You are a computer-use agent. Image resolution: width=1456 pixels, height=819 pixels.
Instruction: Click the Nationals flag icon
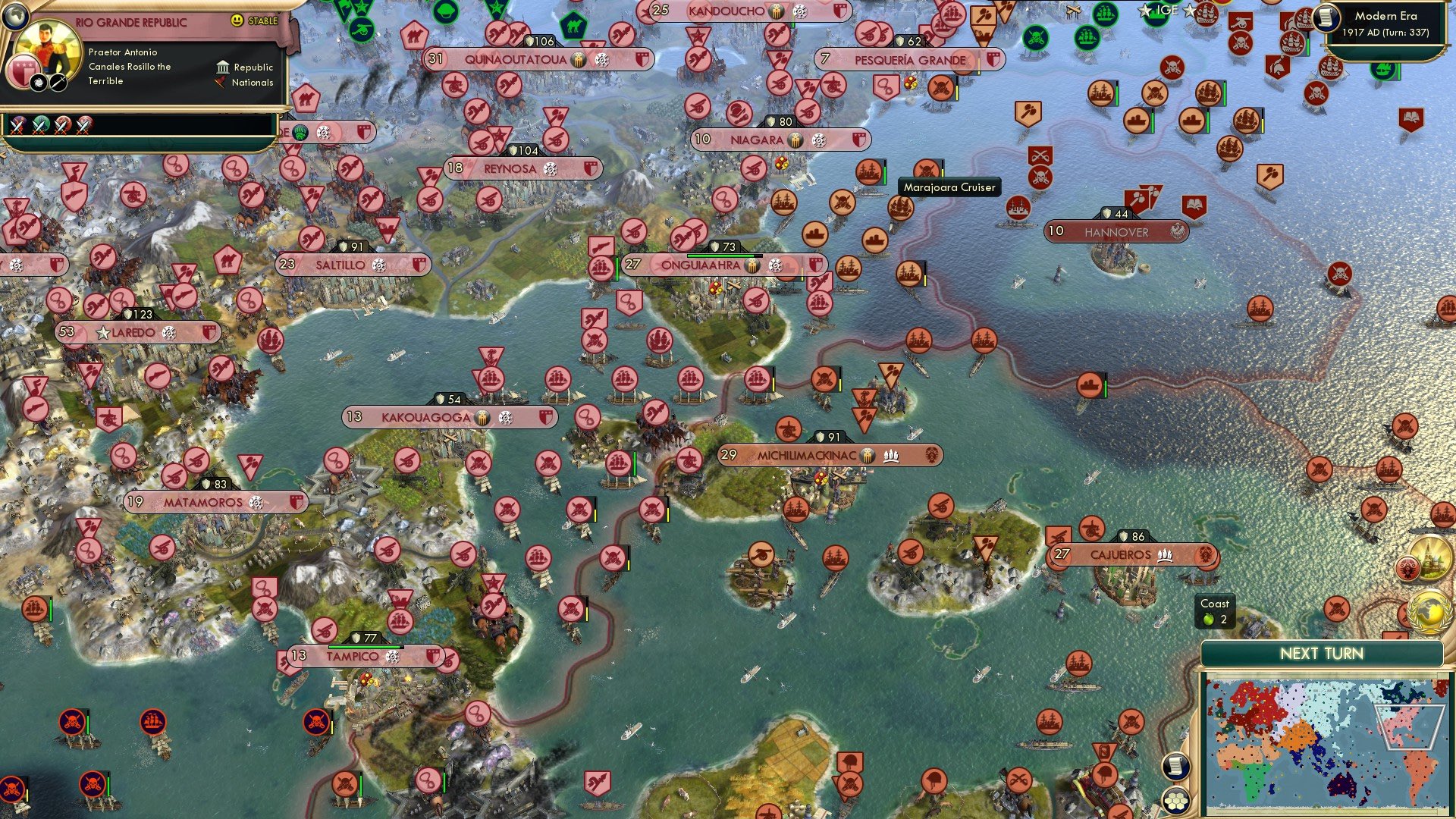(221, 83)
